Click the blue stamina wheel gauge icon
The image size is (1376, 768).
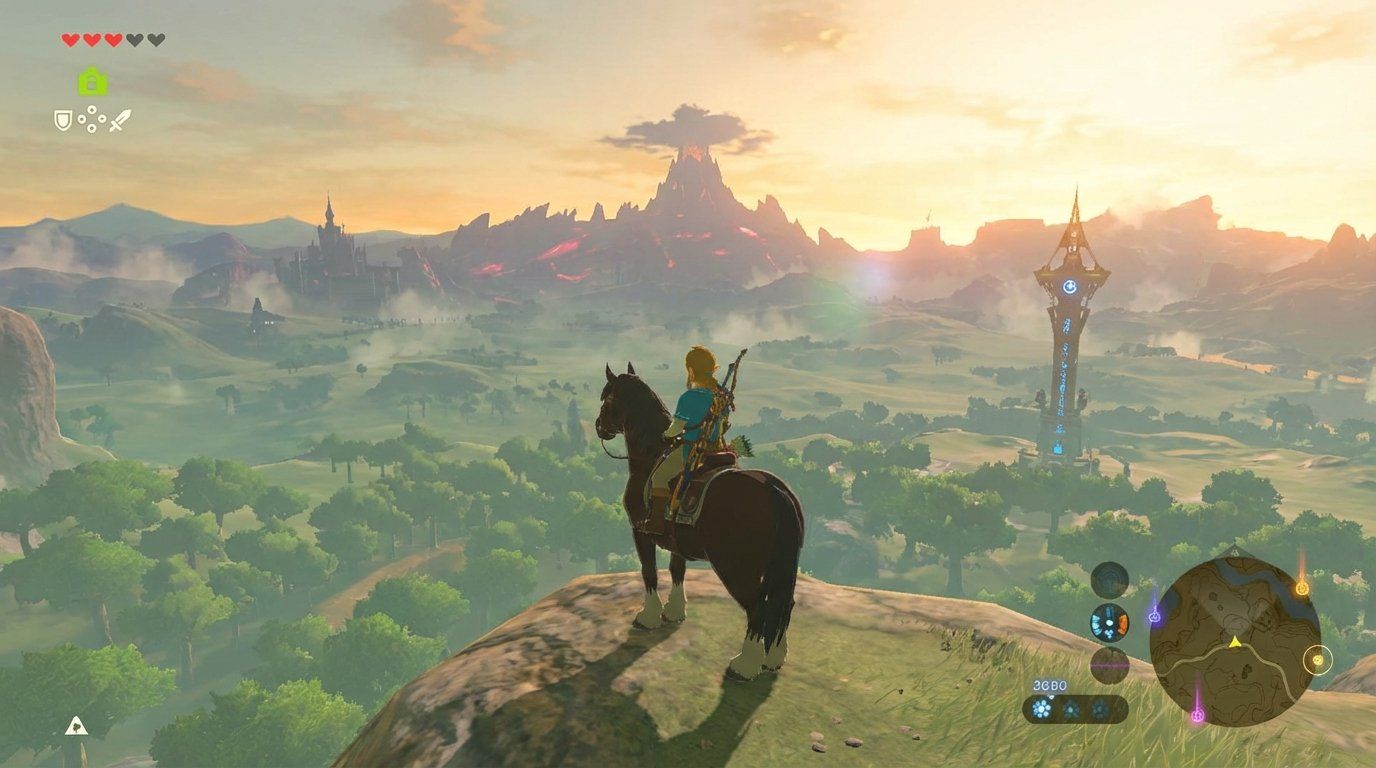(x=1109, y=623)
